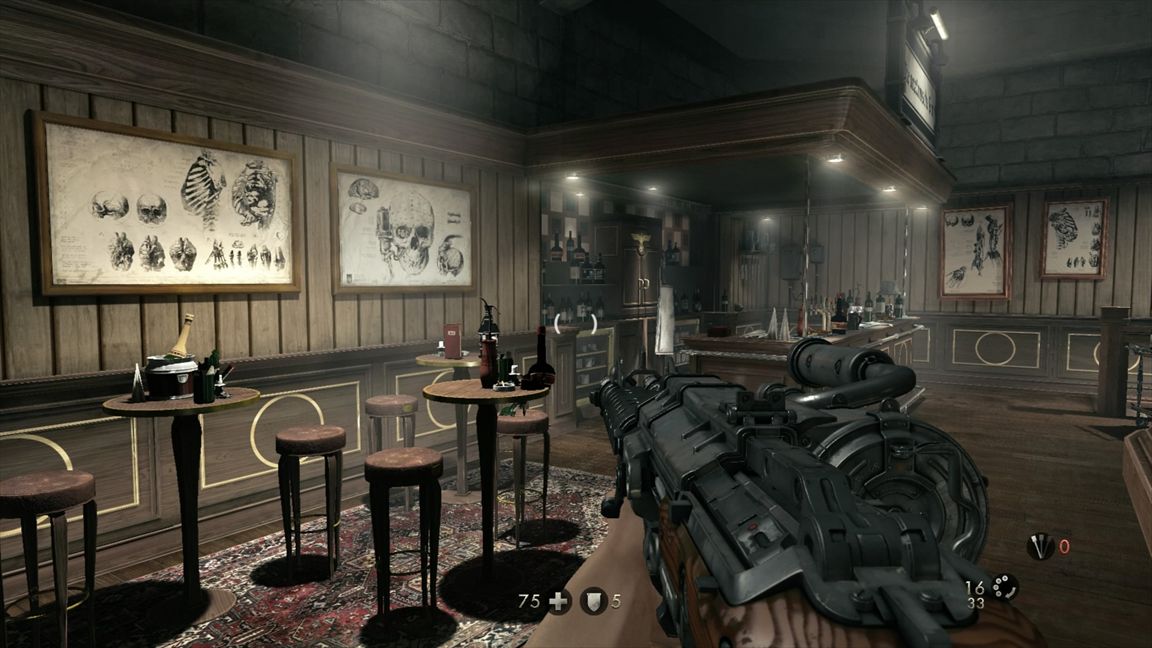Select the throwing knives icon

click(x=1040, y=547)
